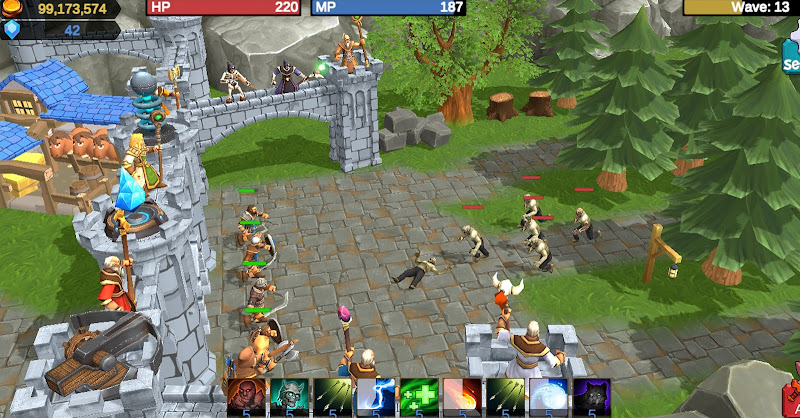Trigger the green cross heal ability
The image size is (800, 418).
[x=418, y=396]
